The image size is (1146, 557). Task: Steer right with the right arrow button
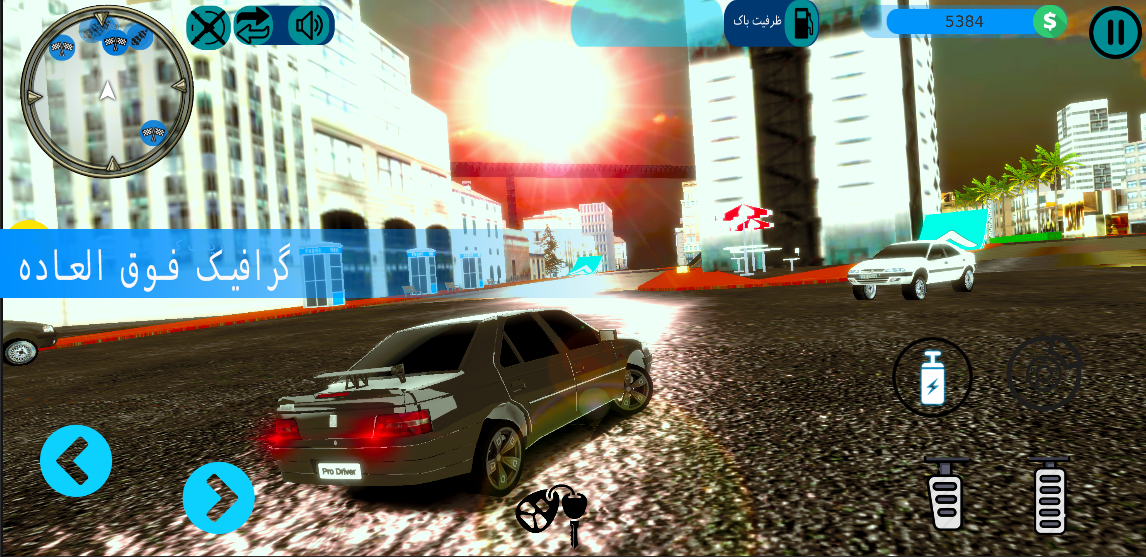click(x=219, y=497)
